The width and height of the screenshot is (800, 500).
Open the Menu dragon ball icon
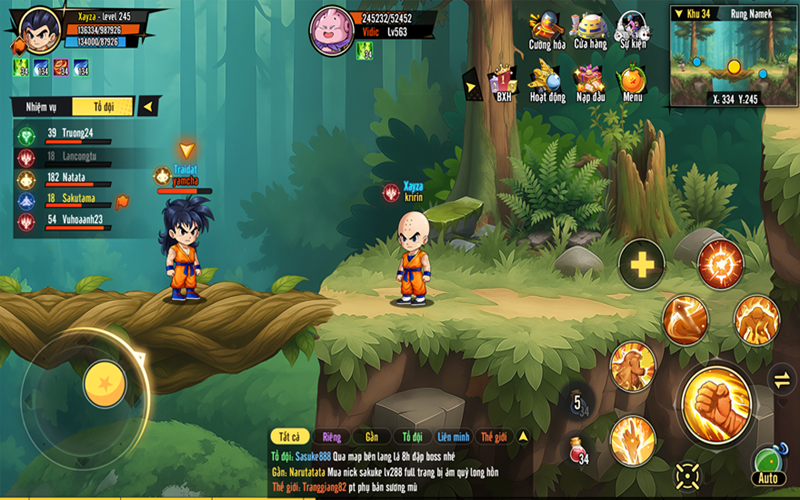coord(632,80)
